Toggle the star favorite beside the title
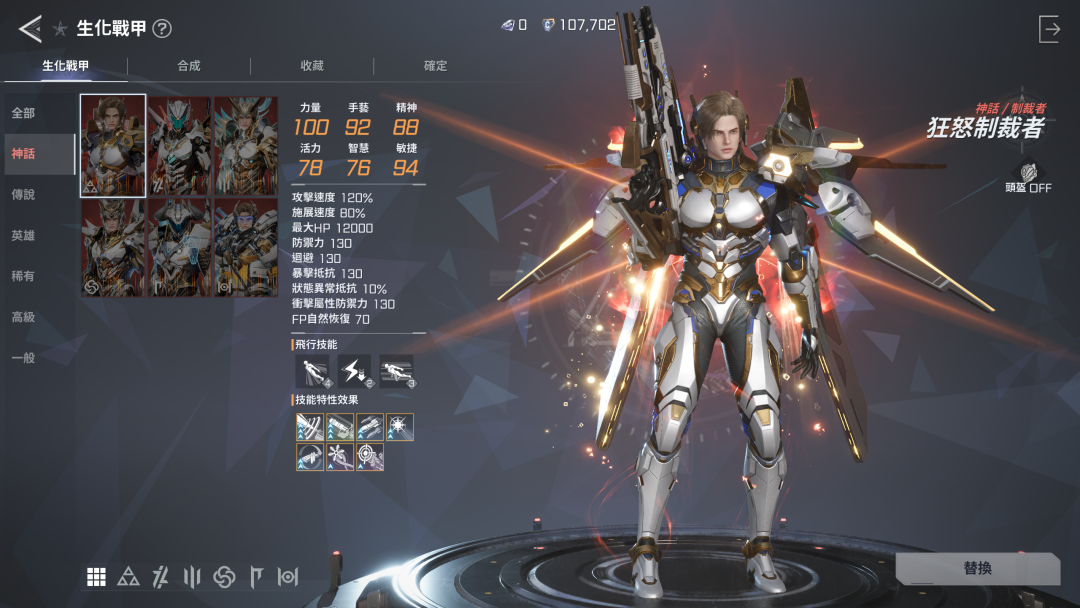Screen dimensions: 1080x608 (60, 29)
